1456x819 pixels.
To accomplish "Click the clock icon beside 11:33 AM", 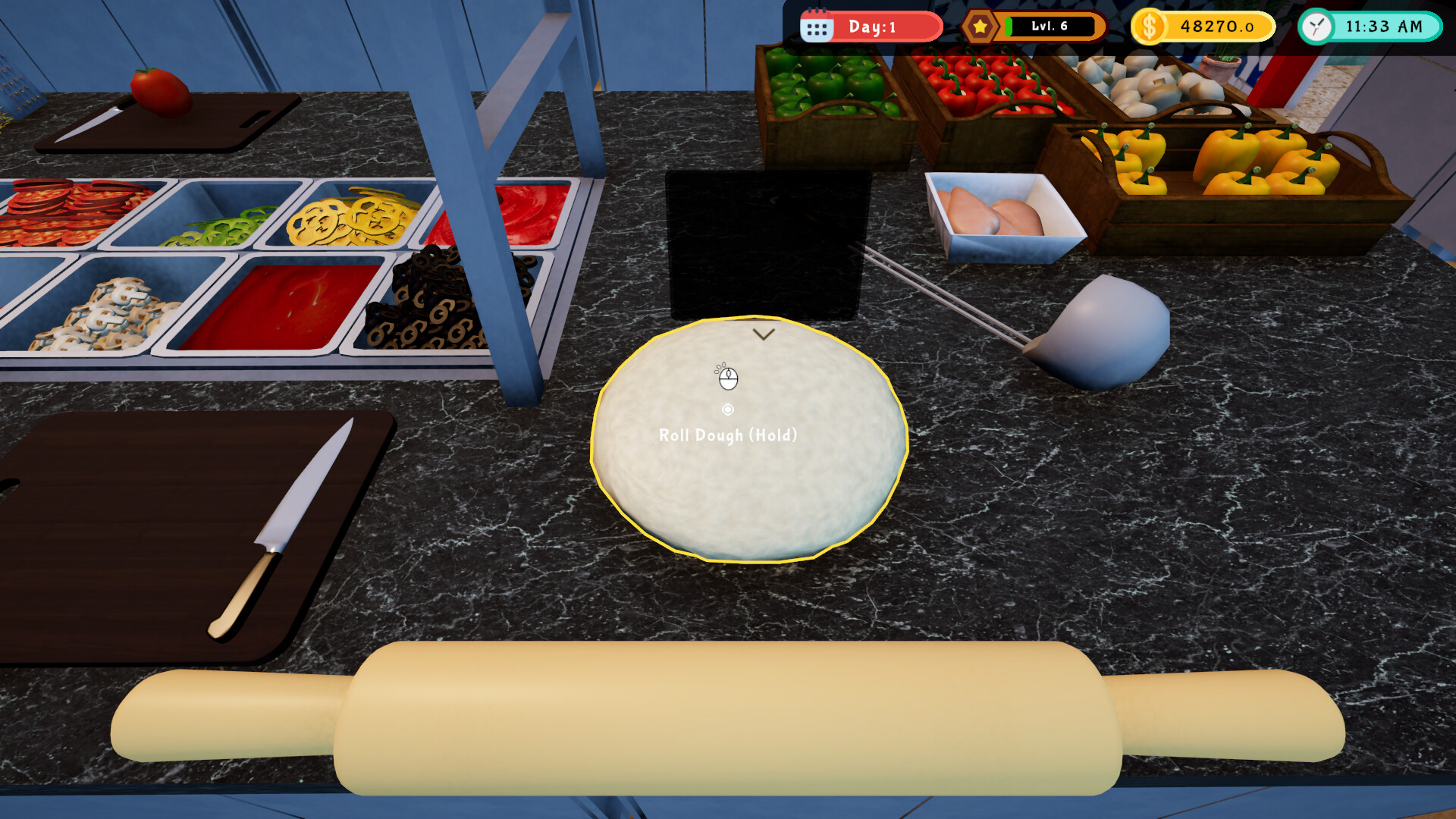I will tap(1315, 27).
